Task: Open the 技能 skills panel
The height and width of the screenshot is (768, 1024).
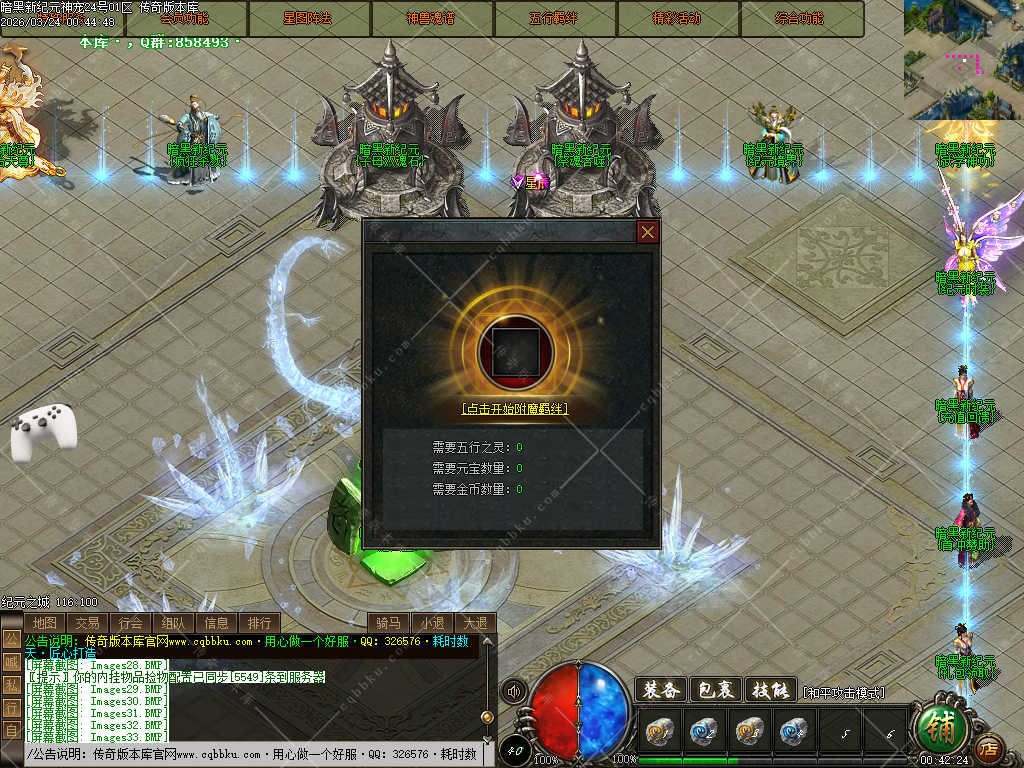Action: pyautogui.click(x=771, y=690)
